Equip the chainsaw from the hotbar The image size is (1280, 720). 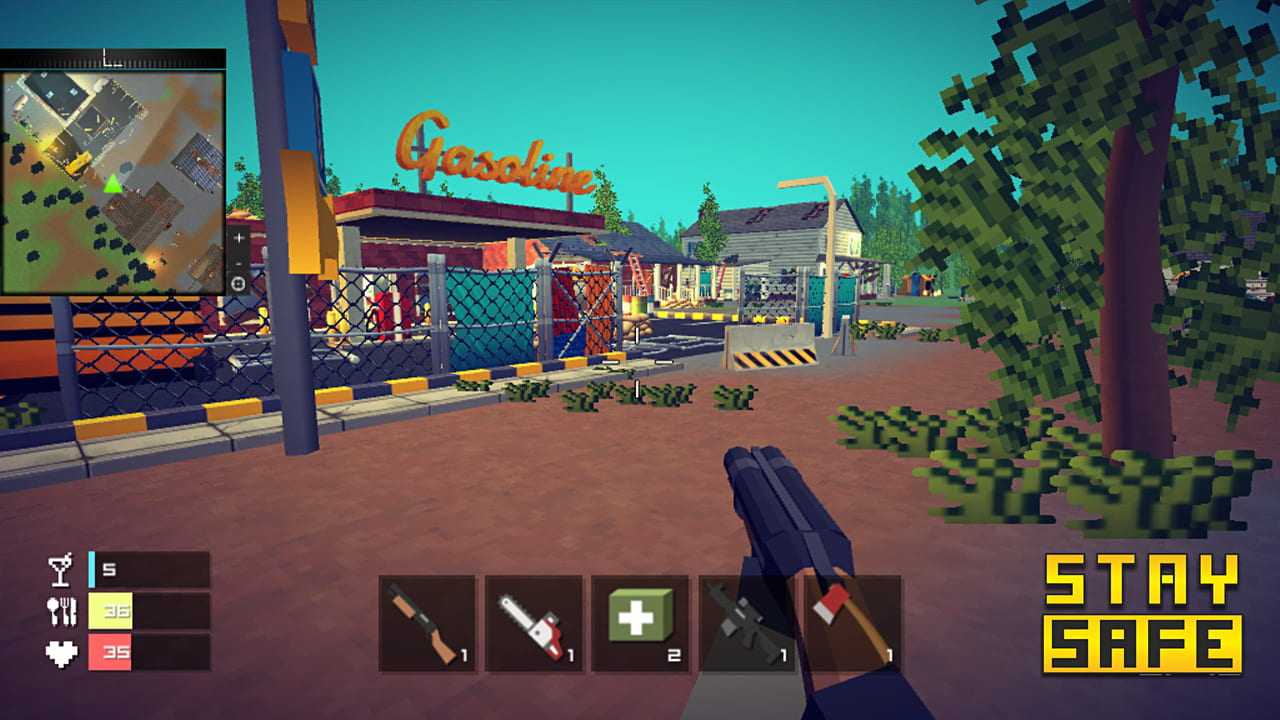(534, 624)
